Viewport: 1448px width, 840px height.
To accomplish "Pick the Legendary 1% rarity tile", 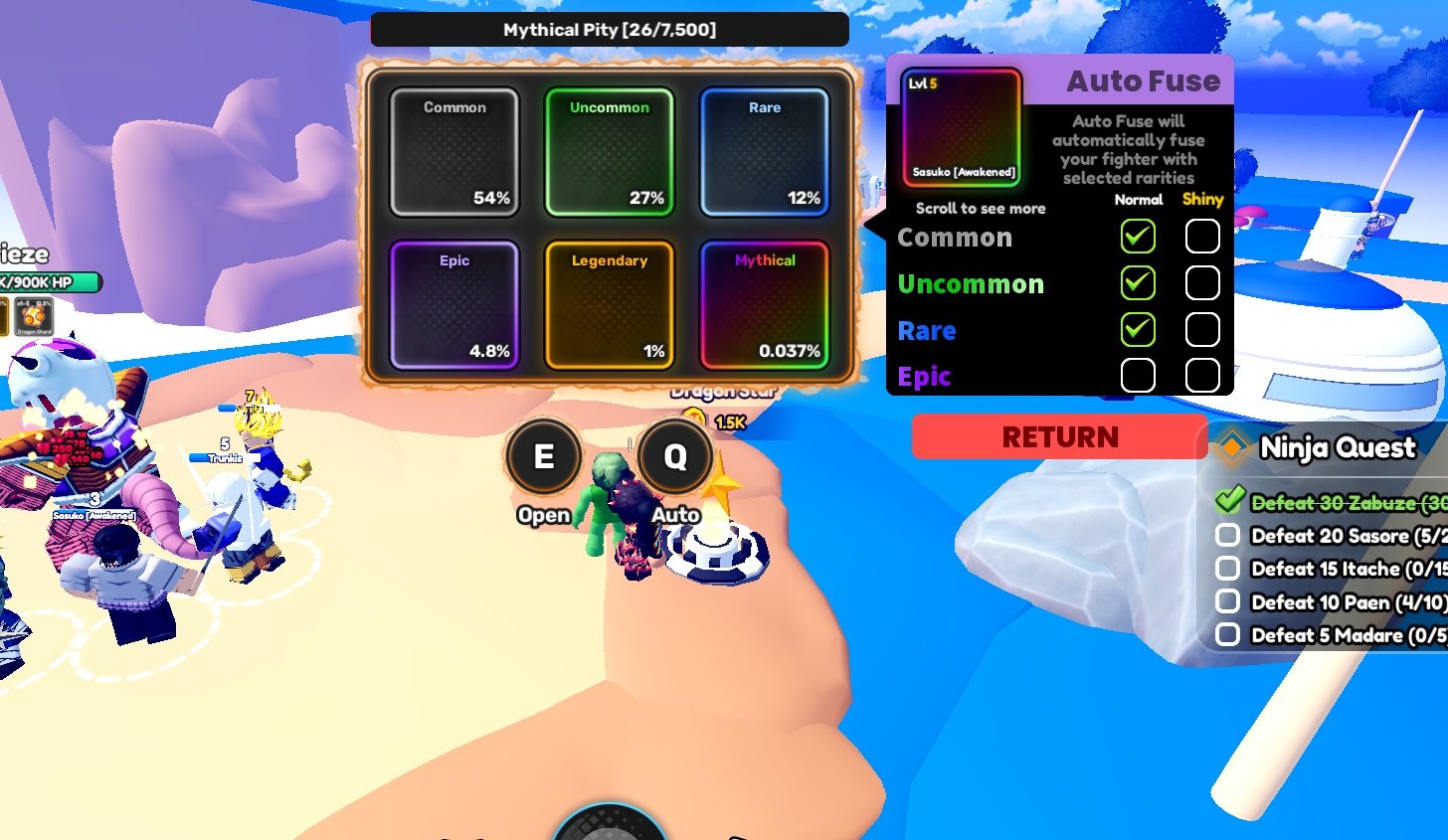I will [x=610, y=305].
